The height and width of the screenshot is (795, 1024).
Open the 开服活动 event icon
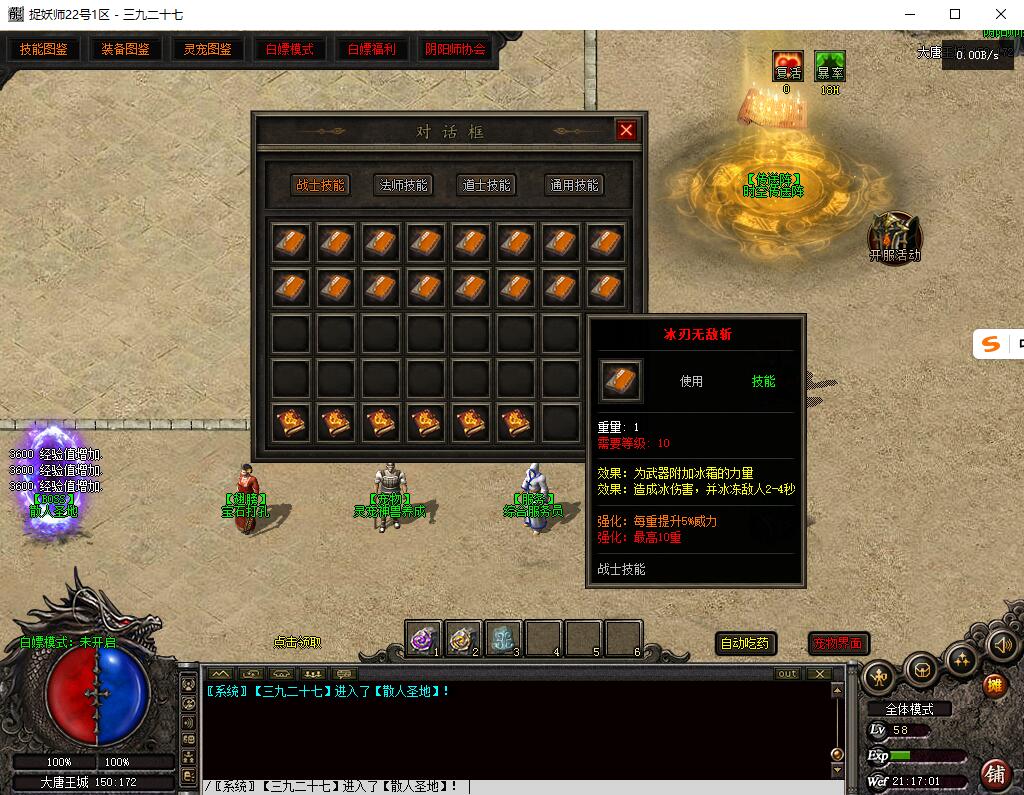pos(894,236)
